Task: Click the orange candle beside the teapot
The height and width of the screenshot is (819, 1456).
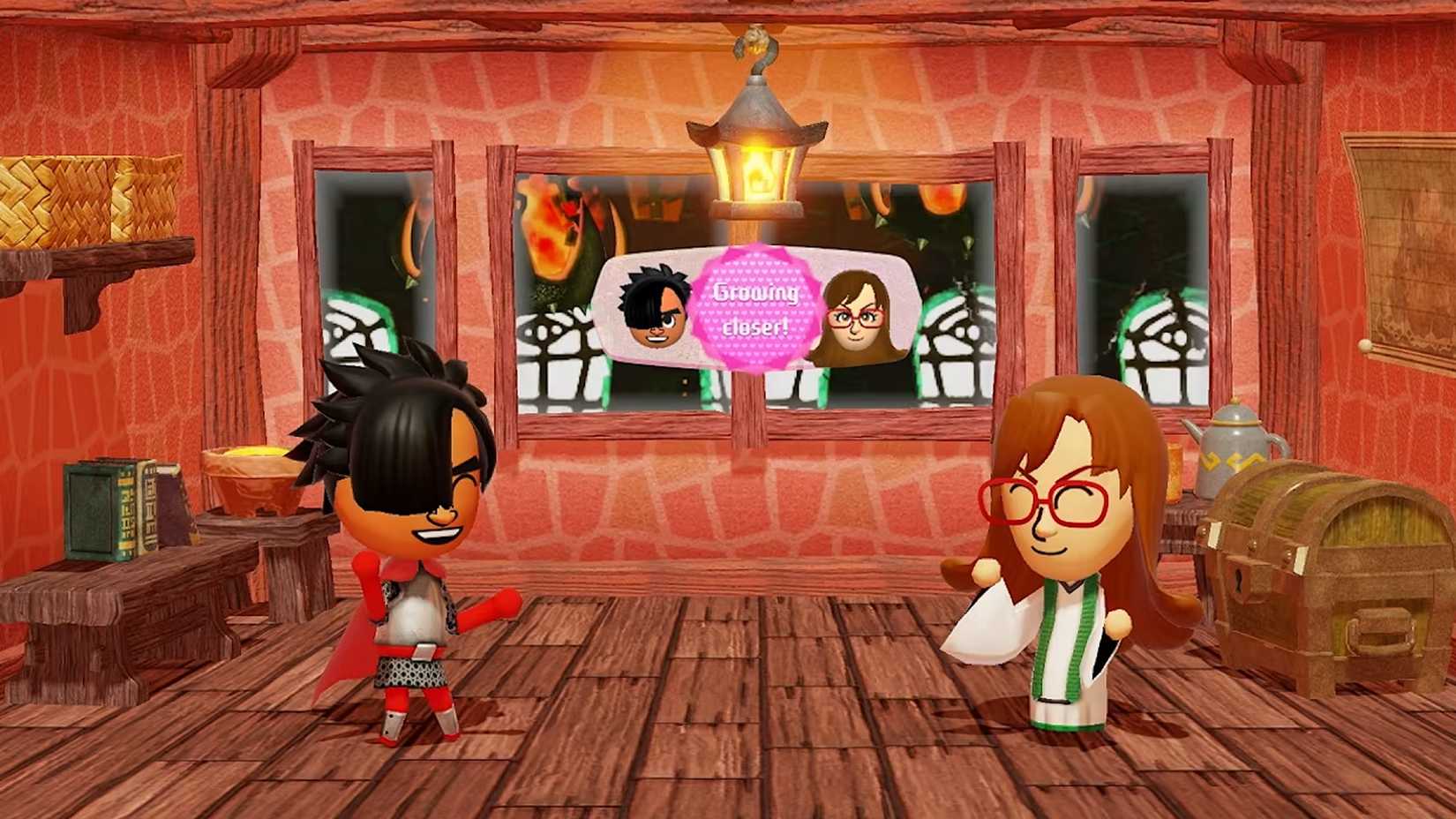Action: (x=1175, y=468)
